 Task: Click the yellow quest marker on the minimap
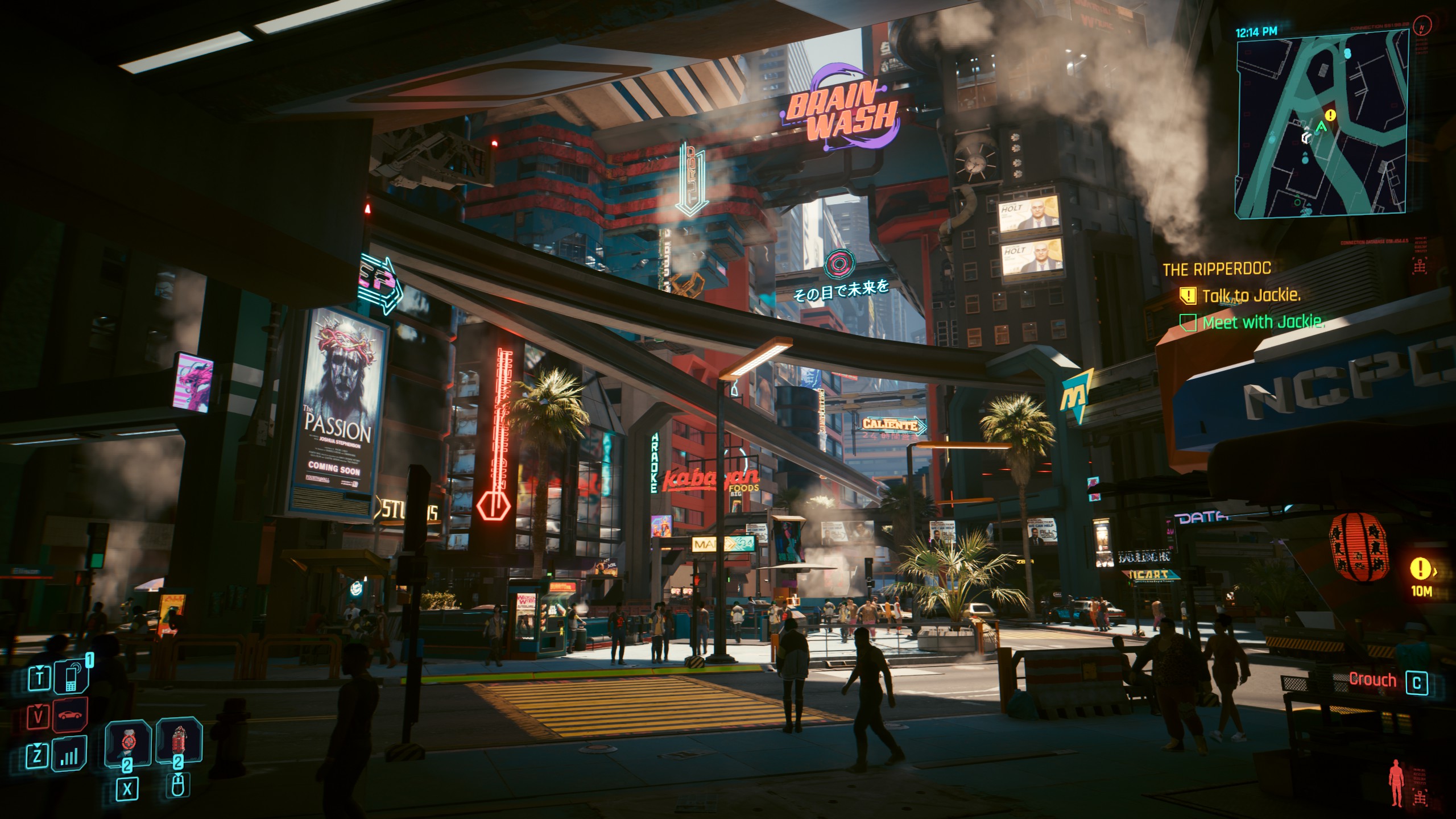click(1331, 115)
